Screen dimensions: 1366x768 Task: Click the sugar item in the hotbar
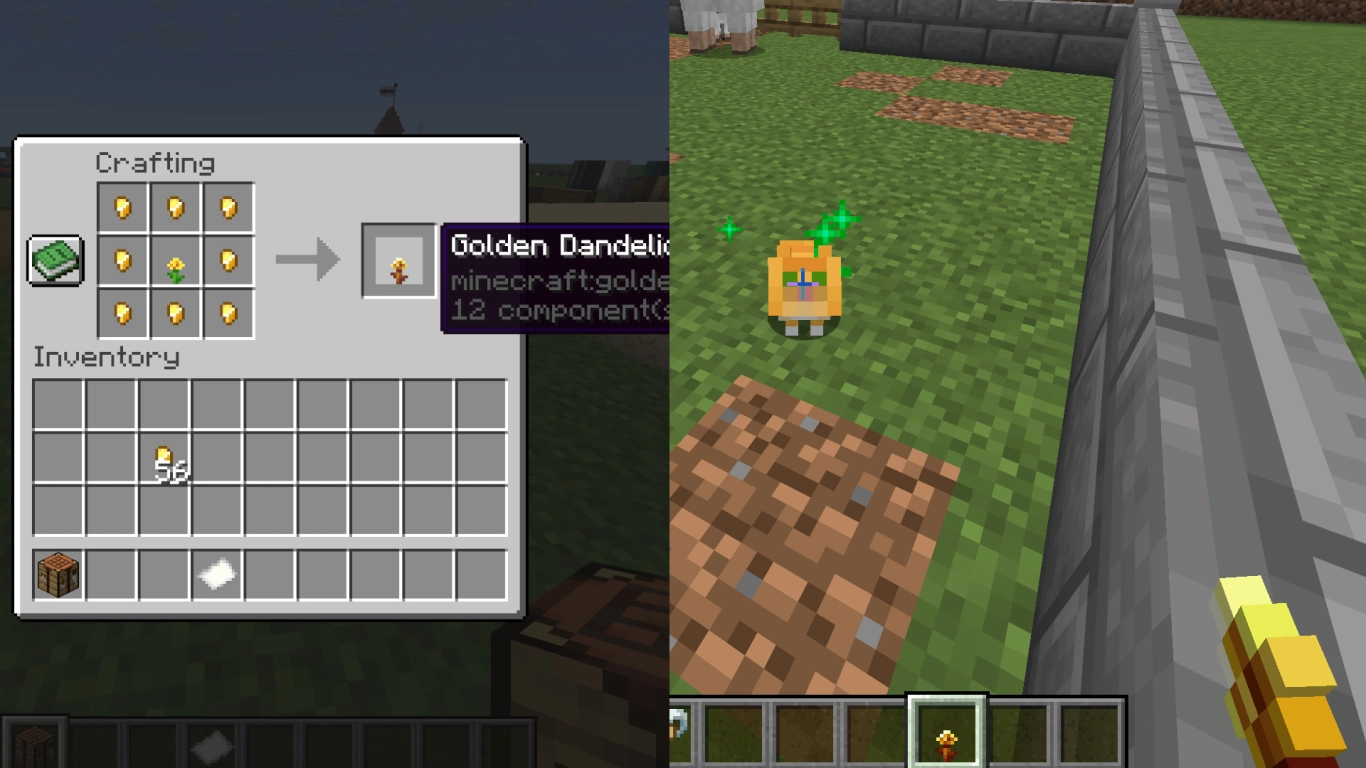point(216,574)
